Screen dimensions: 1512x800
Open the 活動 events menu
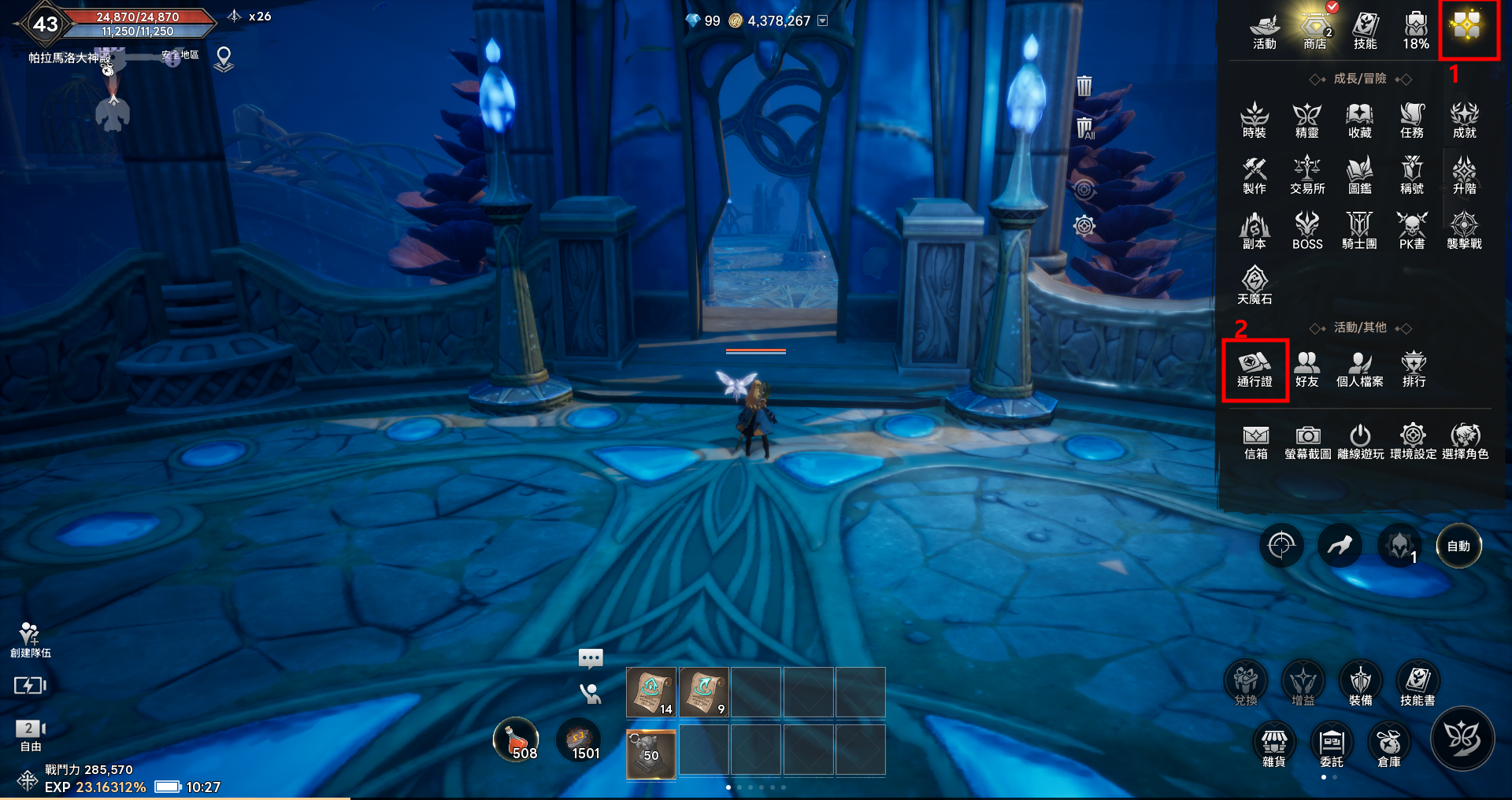(x=1264, y=30)
